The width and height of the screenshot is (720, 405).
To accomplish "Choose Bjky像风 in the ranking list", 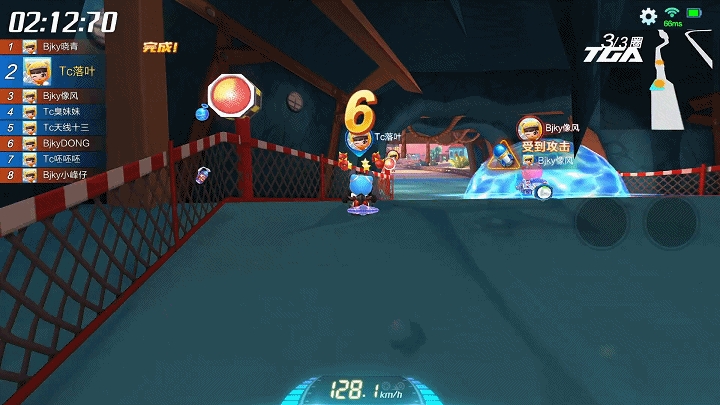I will point(60,95).
